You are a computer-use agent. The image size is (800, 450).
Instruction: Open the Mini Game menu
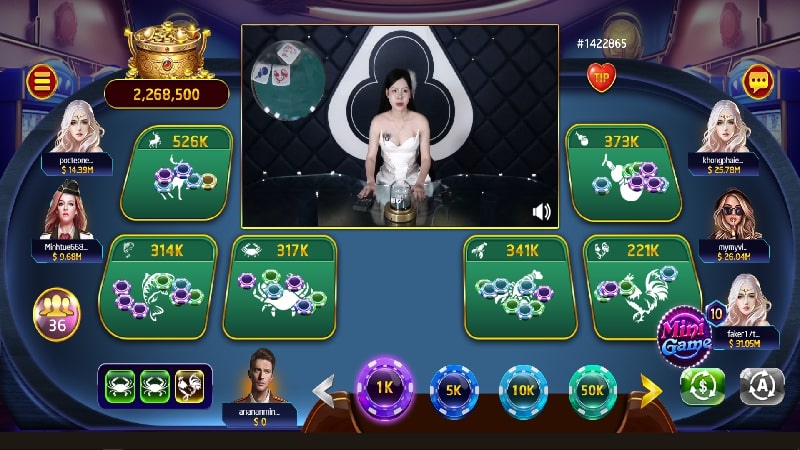click(x=684, y=332)
